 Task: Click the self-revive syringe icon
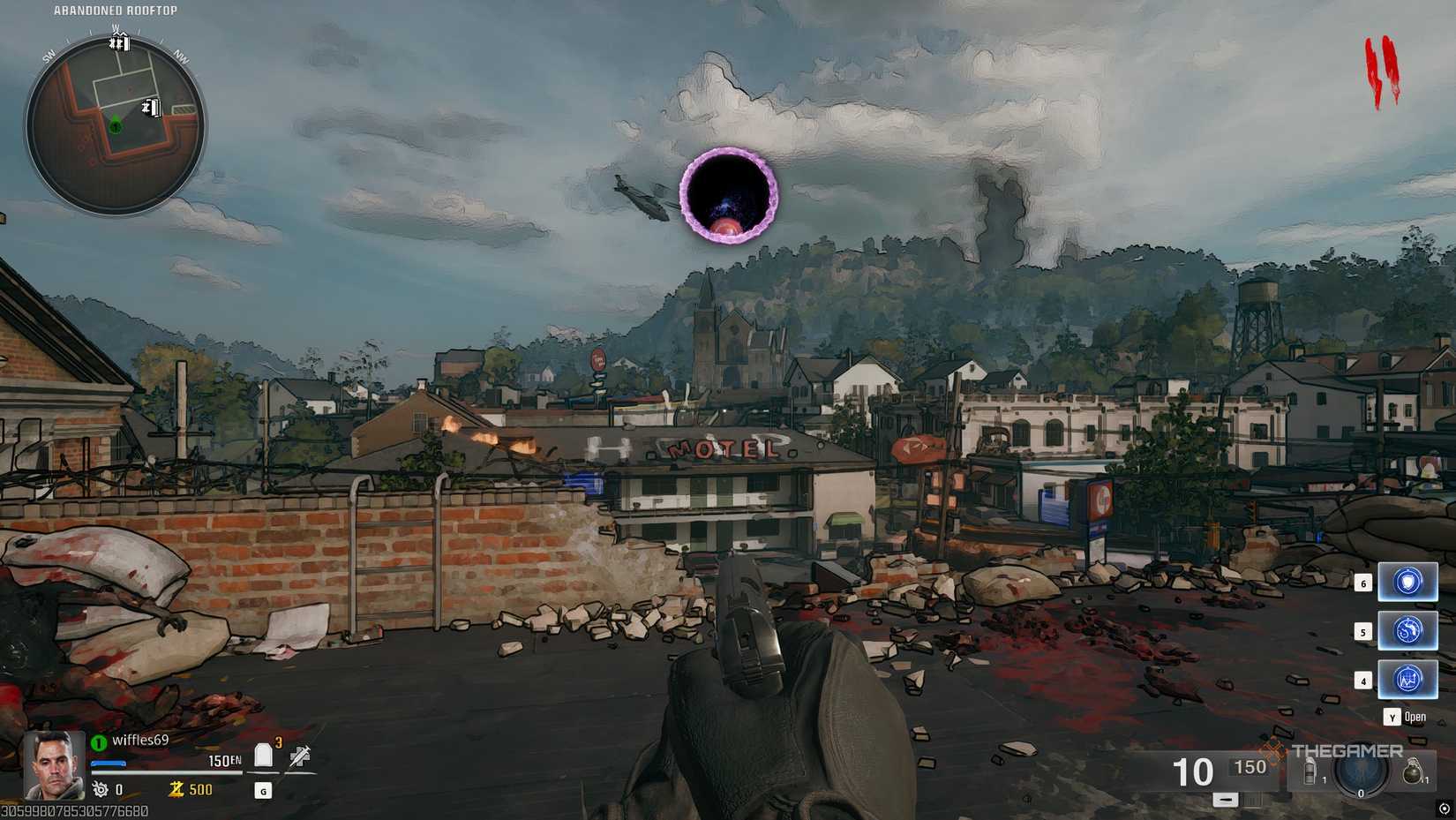coord(299,756)
